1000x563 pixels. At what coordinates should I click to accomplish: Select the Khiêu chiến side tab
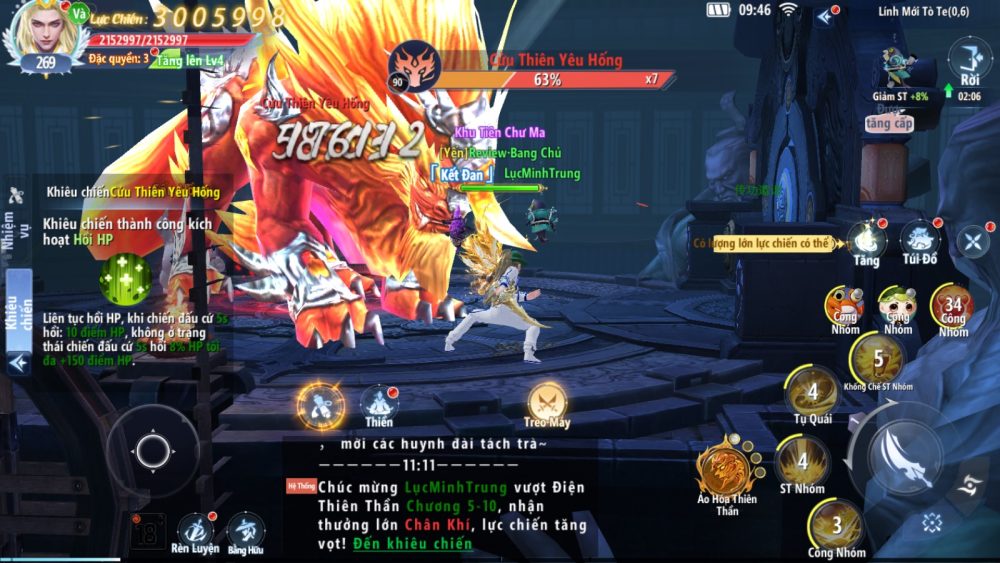[19, 310]
